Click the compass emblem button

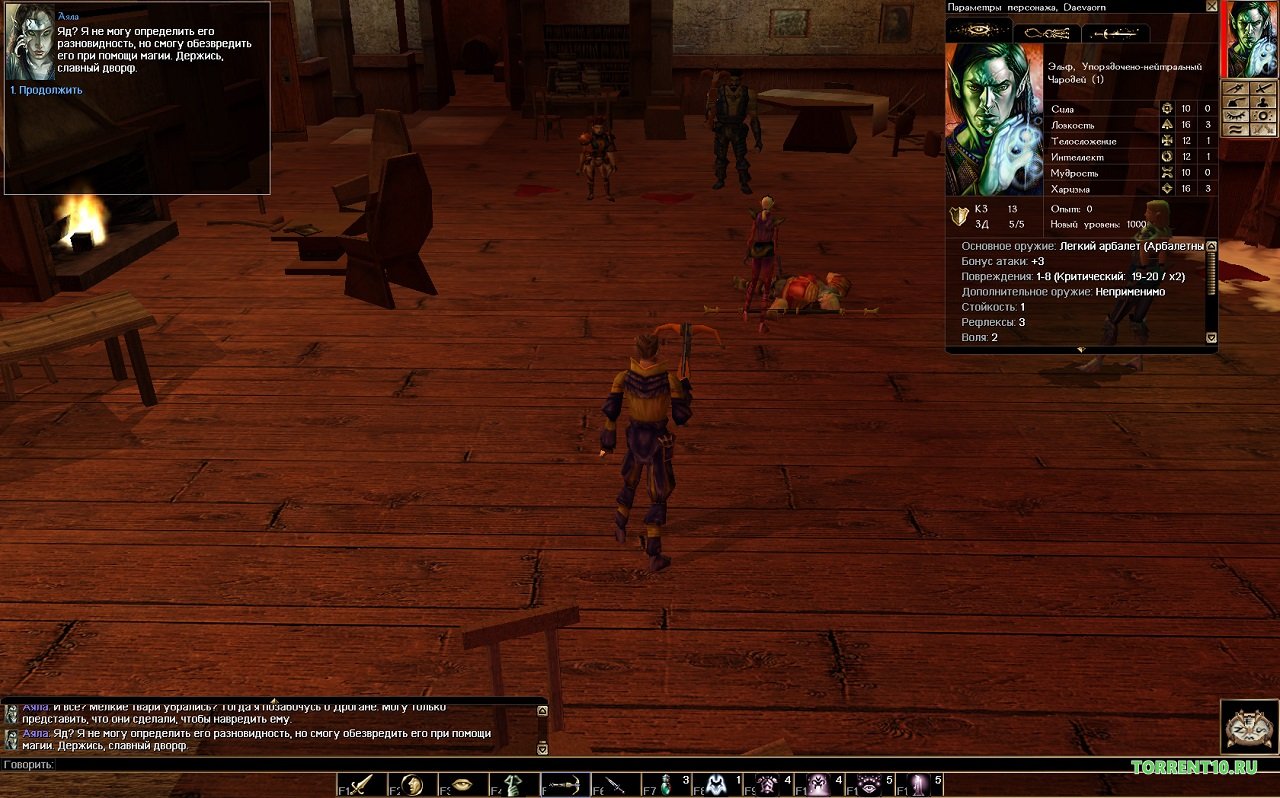(1249, 726)
